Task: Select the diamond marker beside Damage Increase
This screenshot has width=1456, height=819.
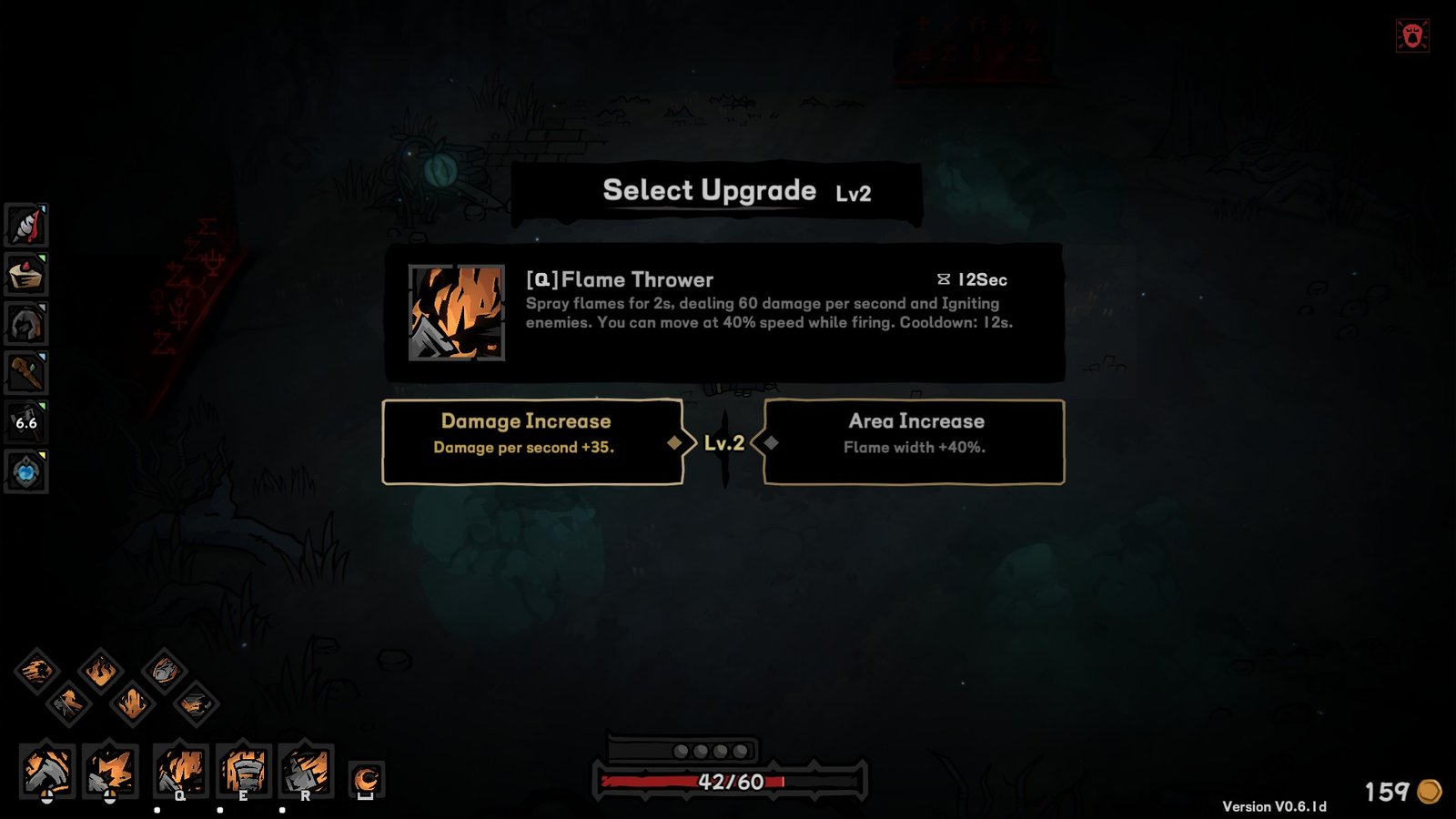Action: [674, 442]
